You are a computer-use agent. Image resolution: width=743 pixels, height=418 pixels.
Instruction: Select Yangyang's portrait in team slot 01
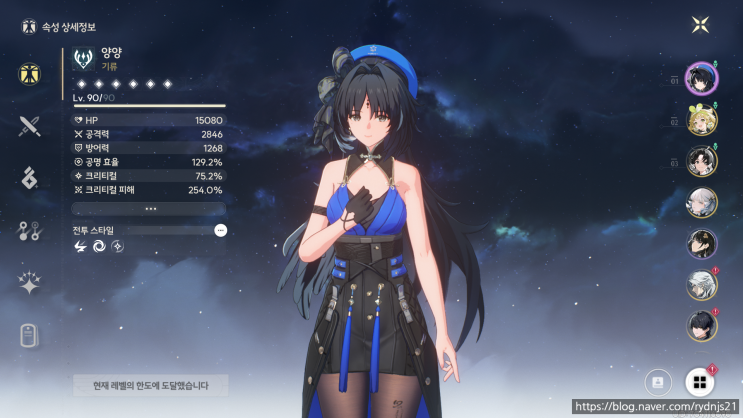coord(700,82)
